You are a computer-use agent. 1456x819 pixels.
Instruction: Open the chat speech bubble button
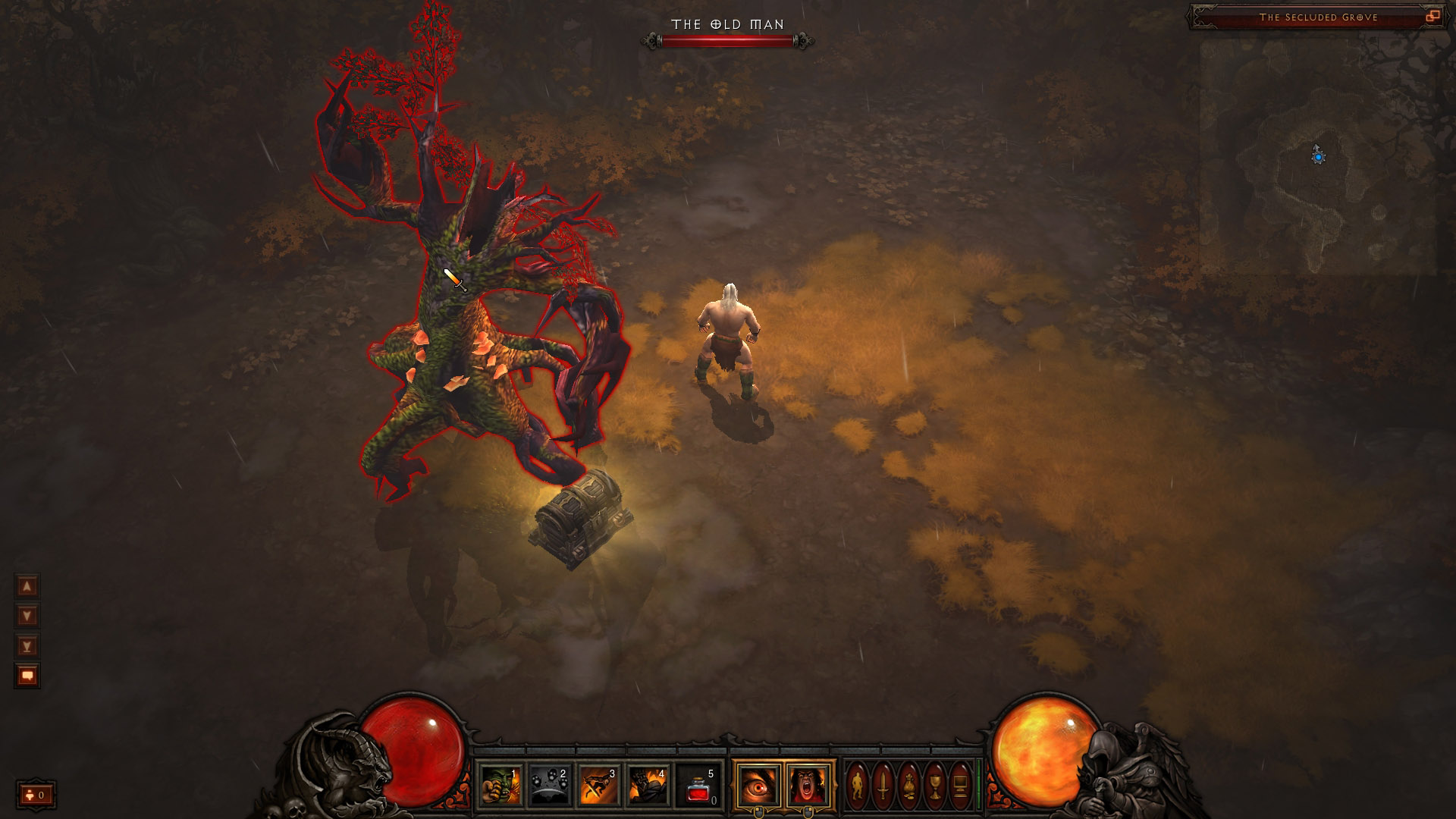pyautogui.click(x=27, y=676)
